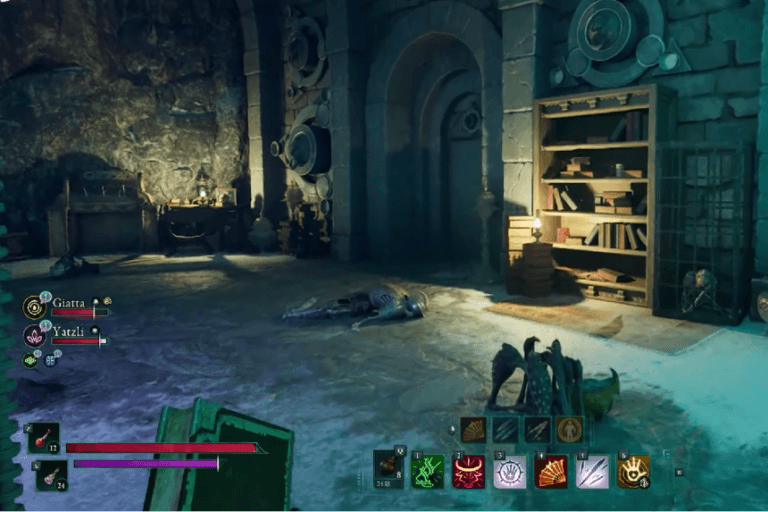The height and width of the screenshot is (512, 768).
Task: Select the grenade throwable slot with count 8
Action: [x=389, y=468]
